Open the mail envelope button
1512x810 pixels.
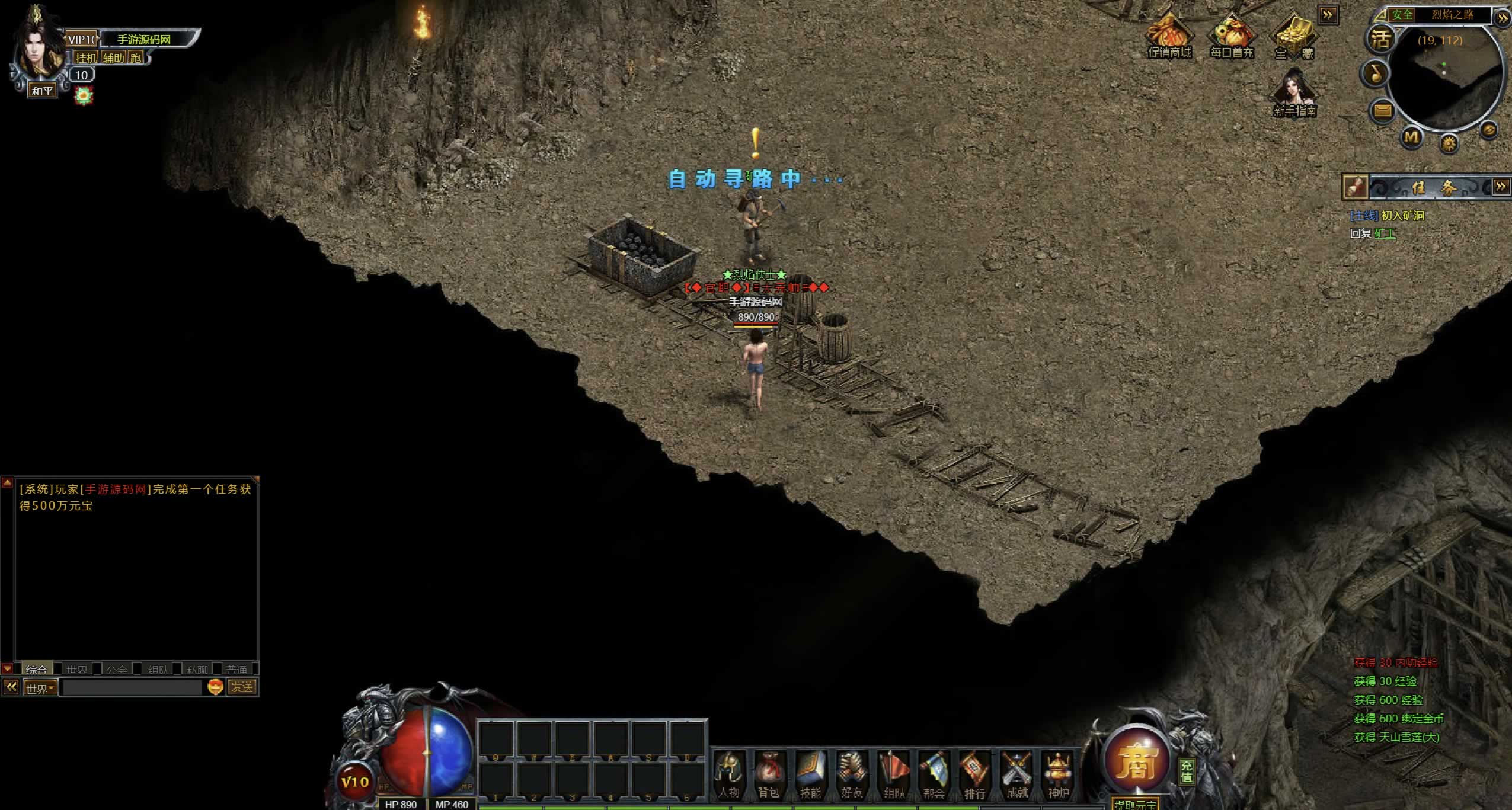coord(1383,111)
